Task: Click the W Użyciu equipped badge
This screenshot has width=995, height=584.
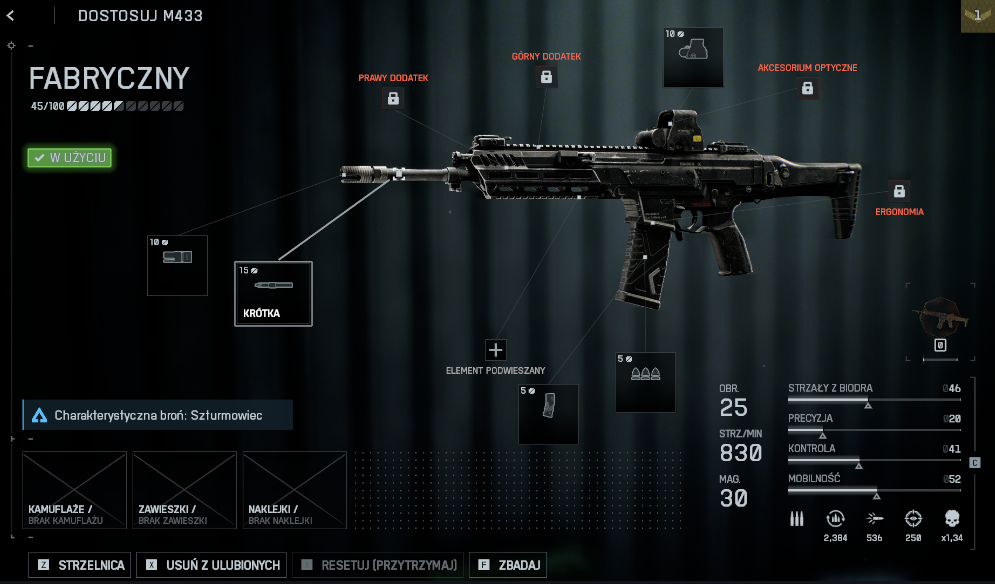Action: 69,157
